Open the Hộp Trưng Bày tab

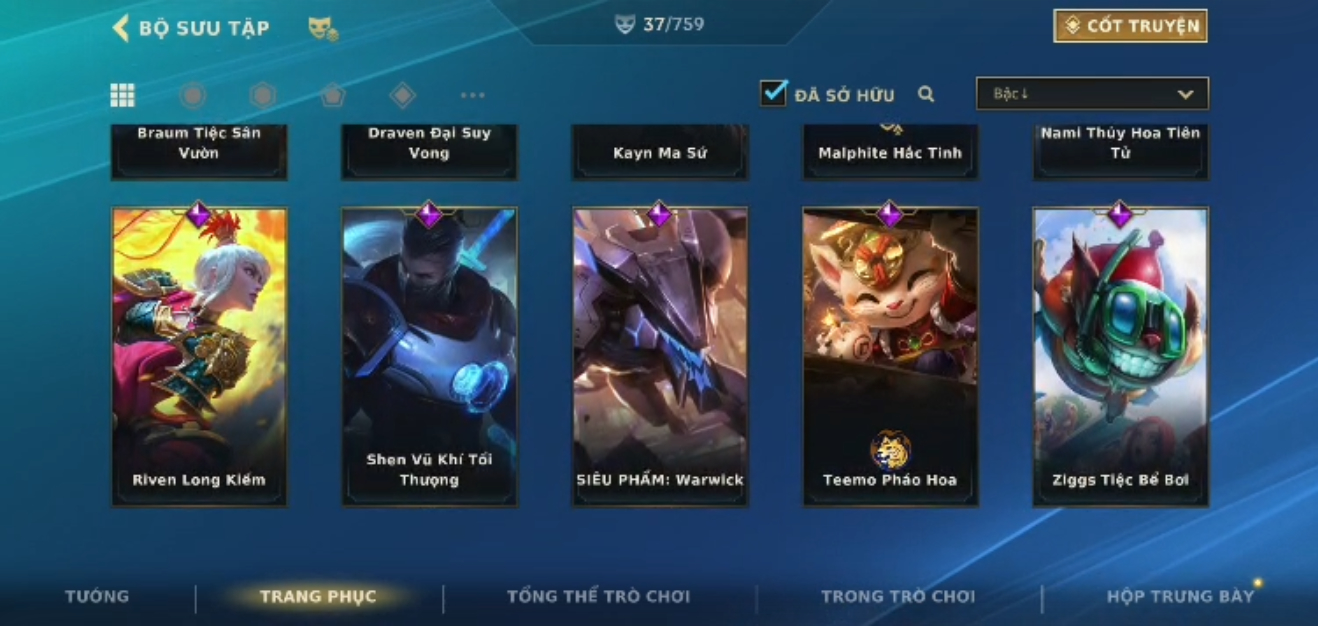click(x=1179, y=597)
